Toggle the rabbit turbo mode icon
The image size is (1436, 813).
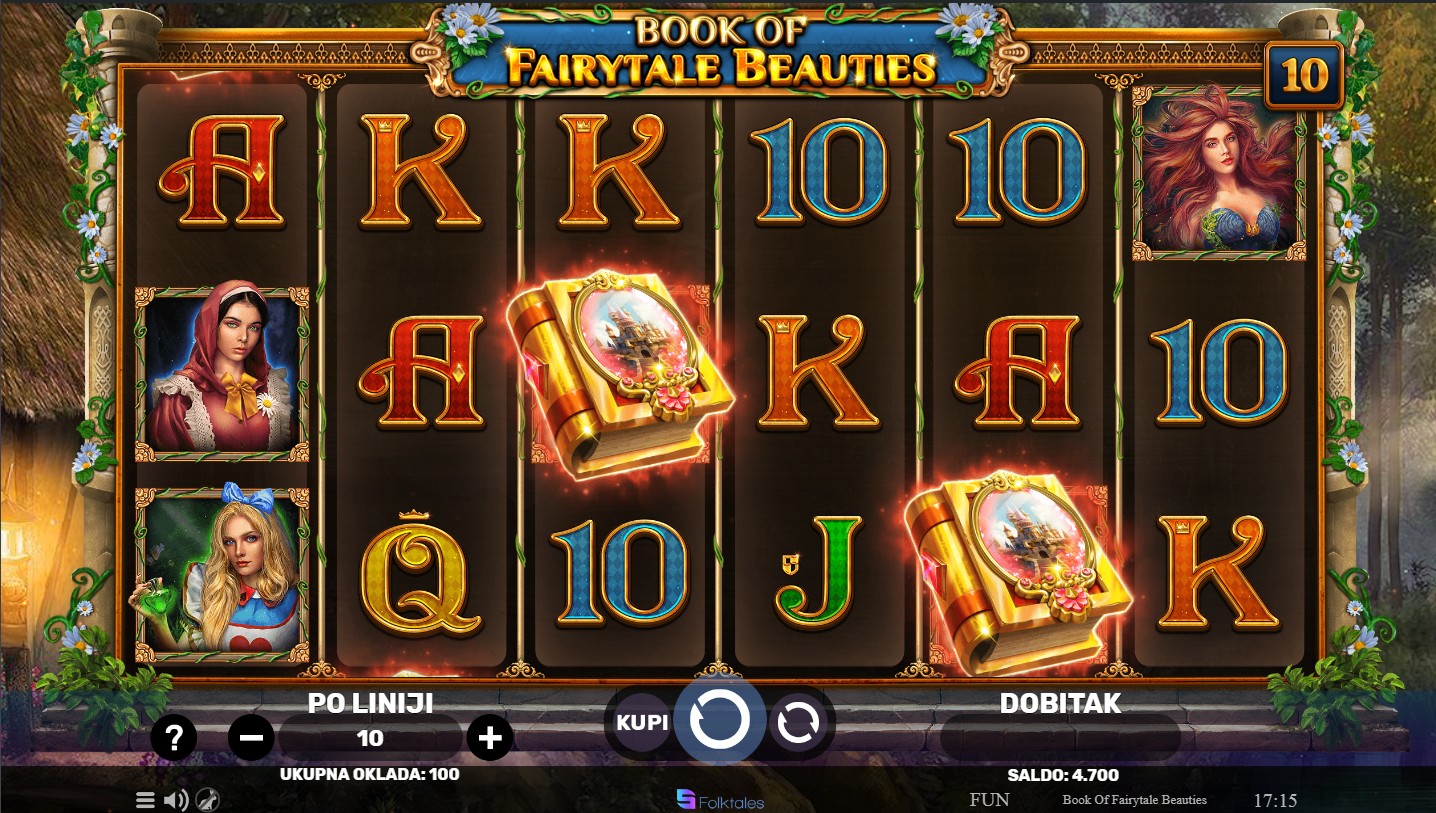coord(208,800)
